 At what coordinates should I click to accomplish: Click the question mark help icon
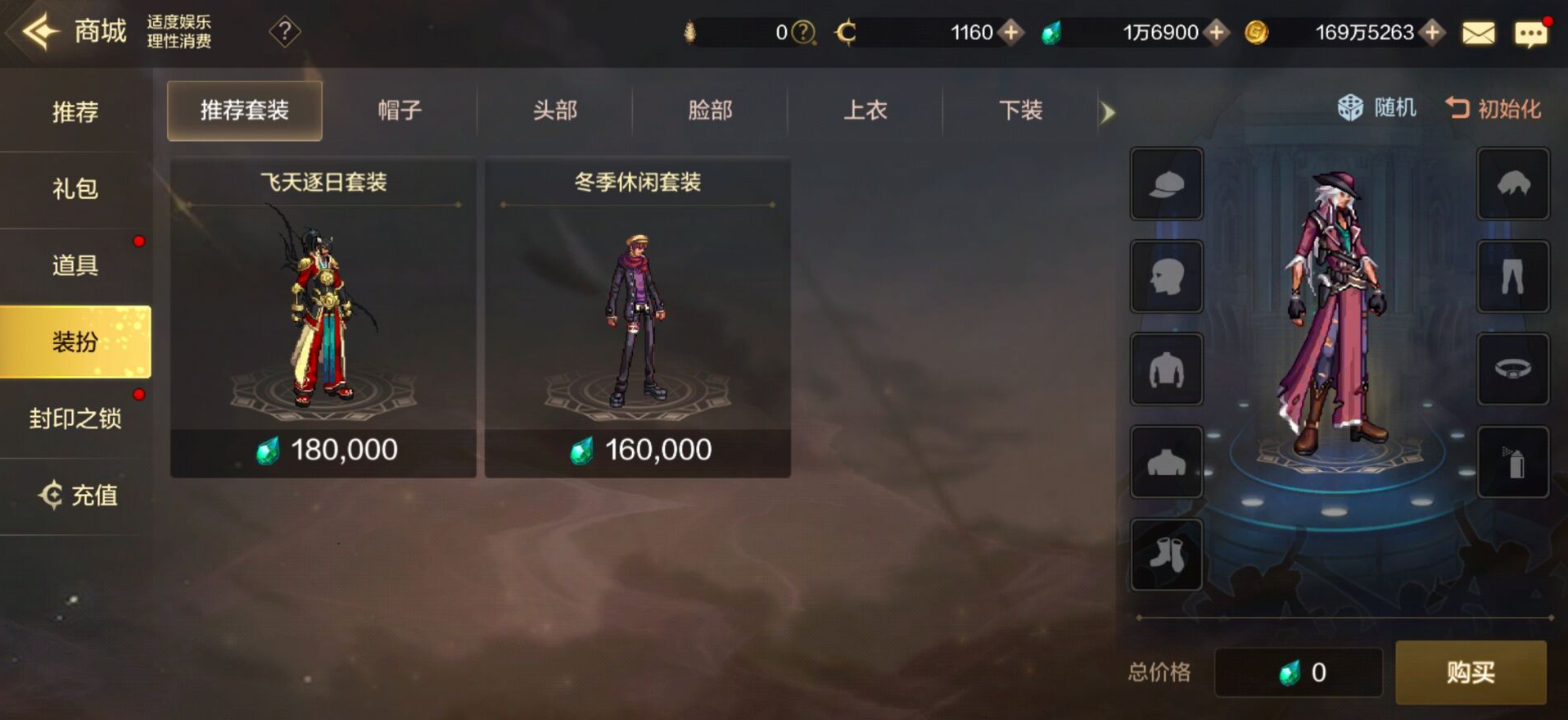[284, 34]
